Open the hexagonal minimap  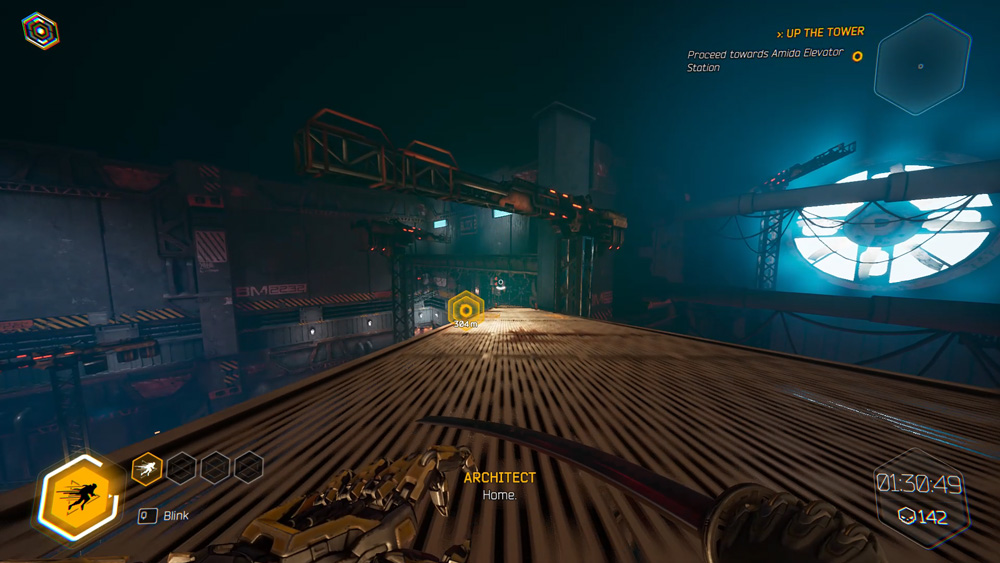(921, 65)
